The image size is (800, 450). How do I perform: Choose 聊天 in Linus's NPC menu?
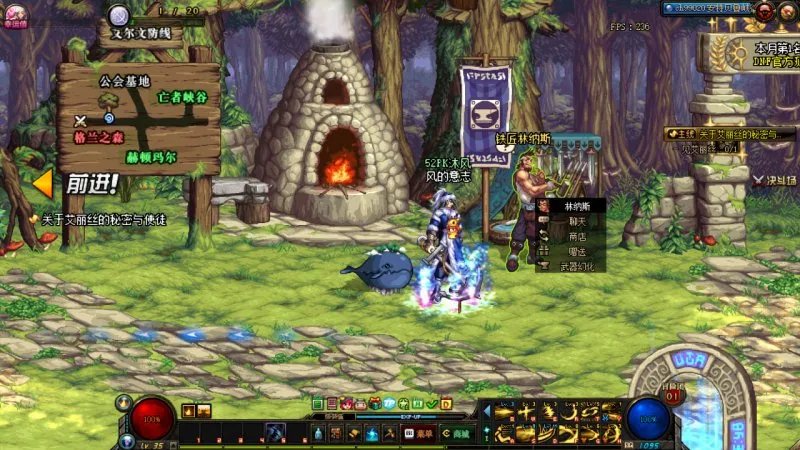pos(576,221)
